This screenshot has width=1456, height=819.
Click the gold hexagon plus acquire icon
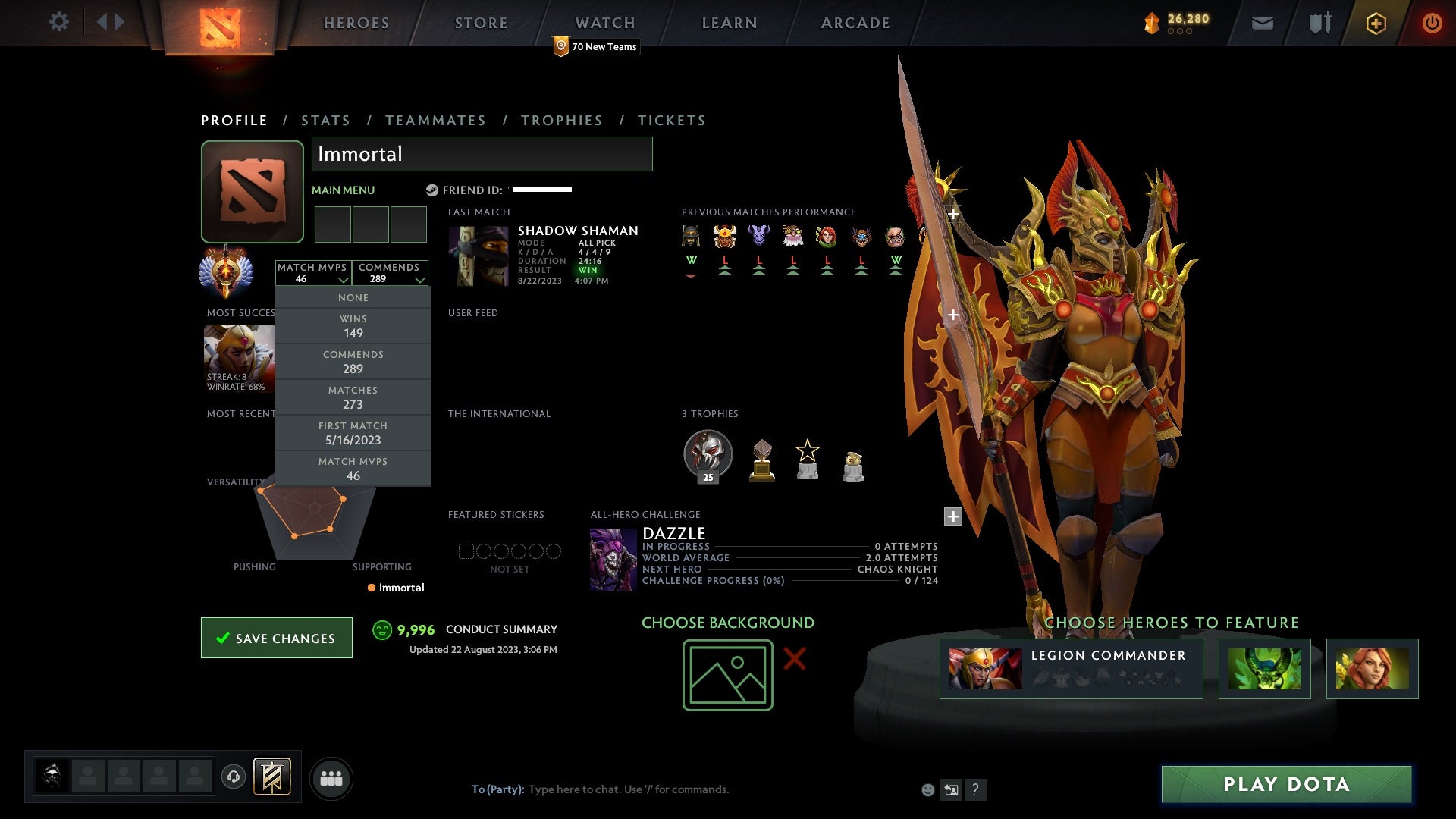point(1376,23)
